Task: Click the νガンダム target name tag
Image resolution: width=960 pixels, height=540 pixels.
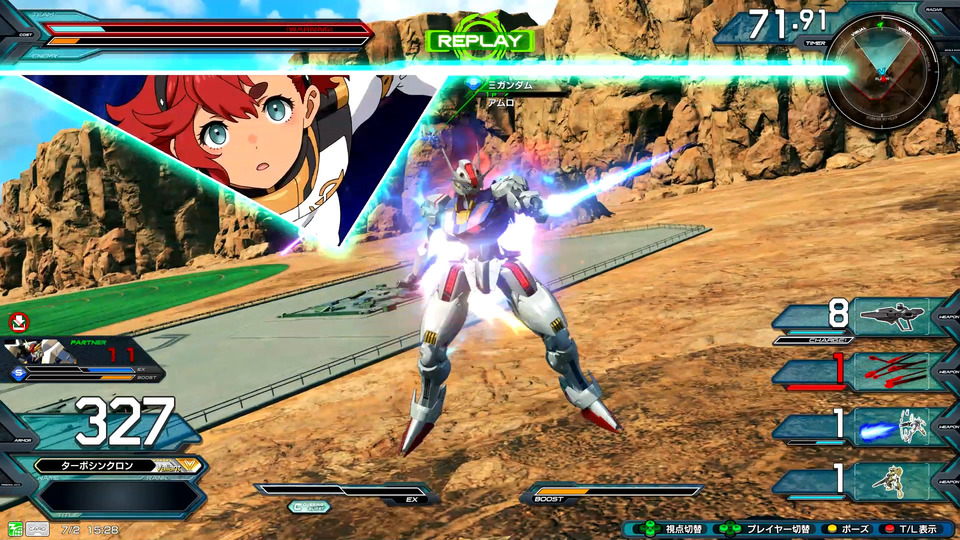Action: pos(510,87)
